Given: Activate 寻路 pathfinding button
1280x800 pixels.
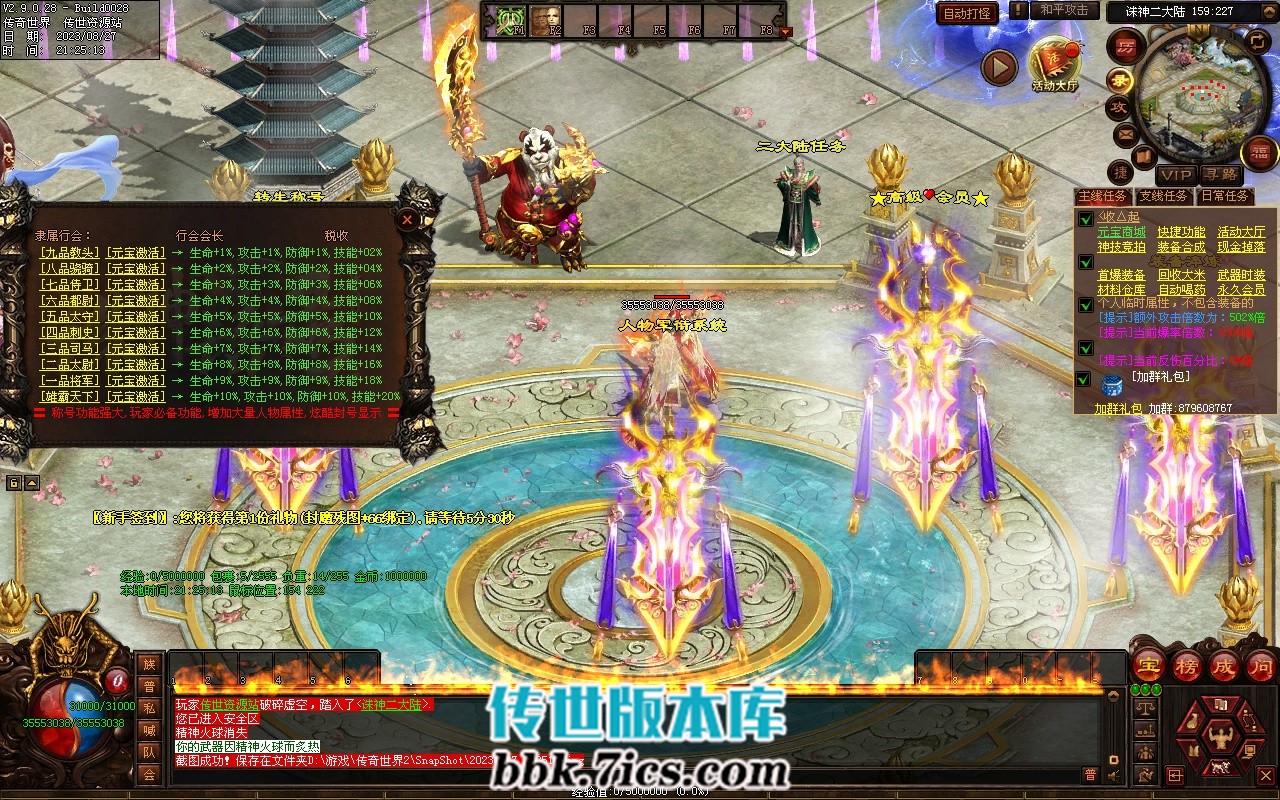Looking at the screenshot, I should [1220, 175].
